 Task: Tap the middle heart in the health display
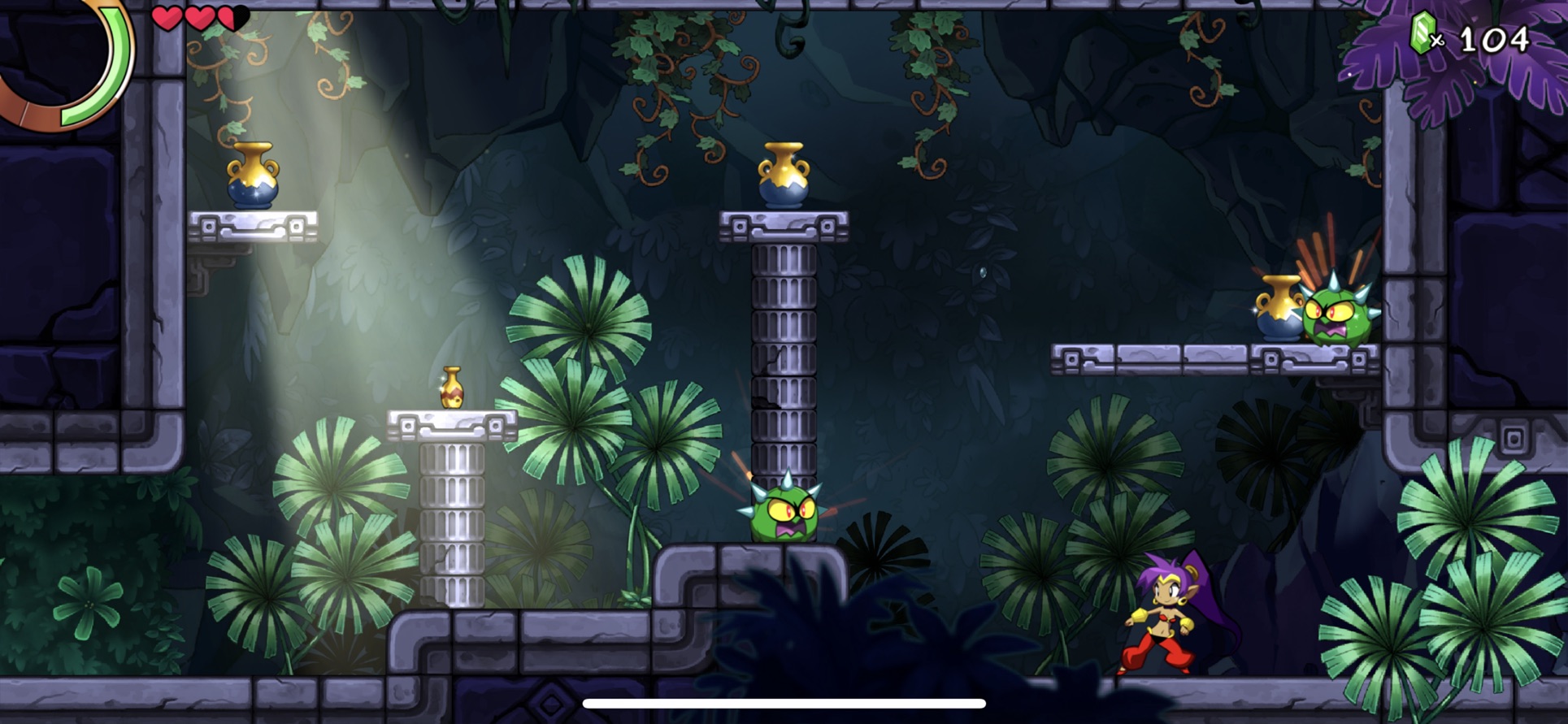pyautogui.click(x=200, y=16)
